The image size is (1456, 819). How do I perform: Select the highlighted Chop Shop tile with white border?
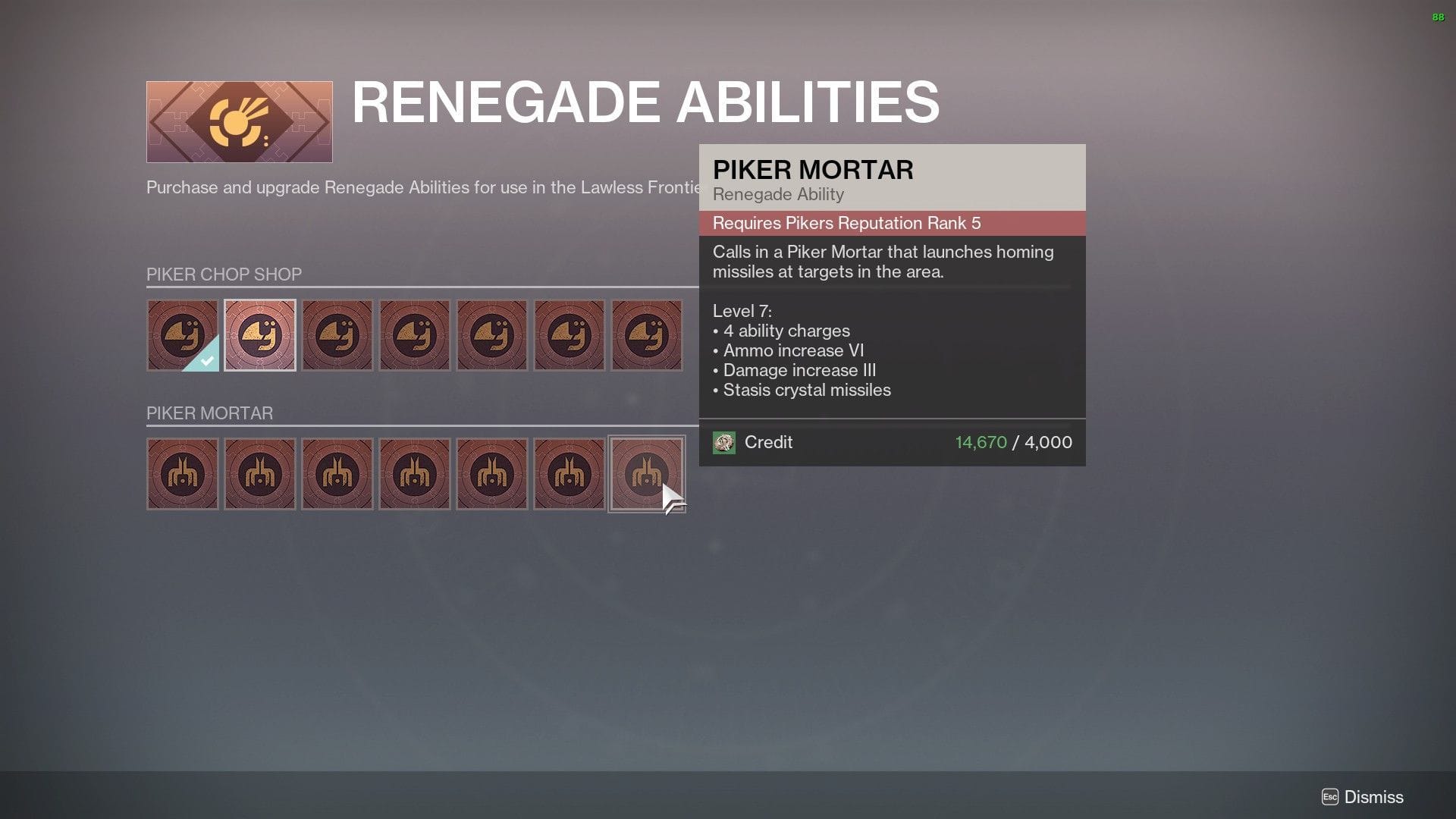pos(260,334)
